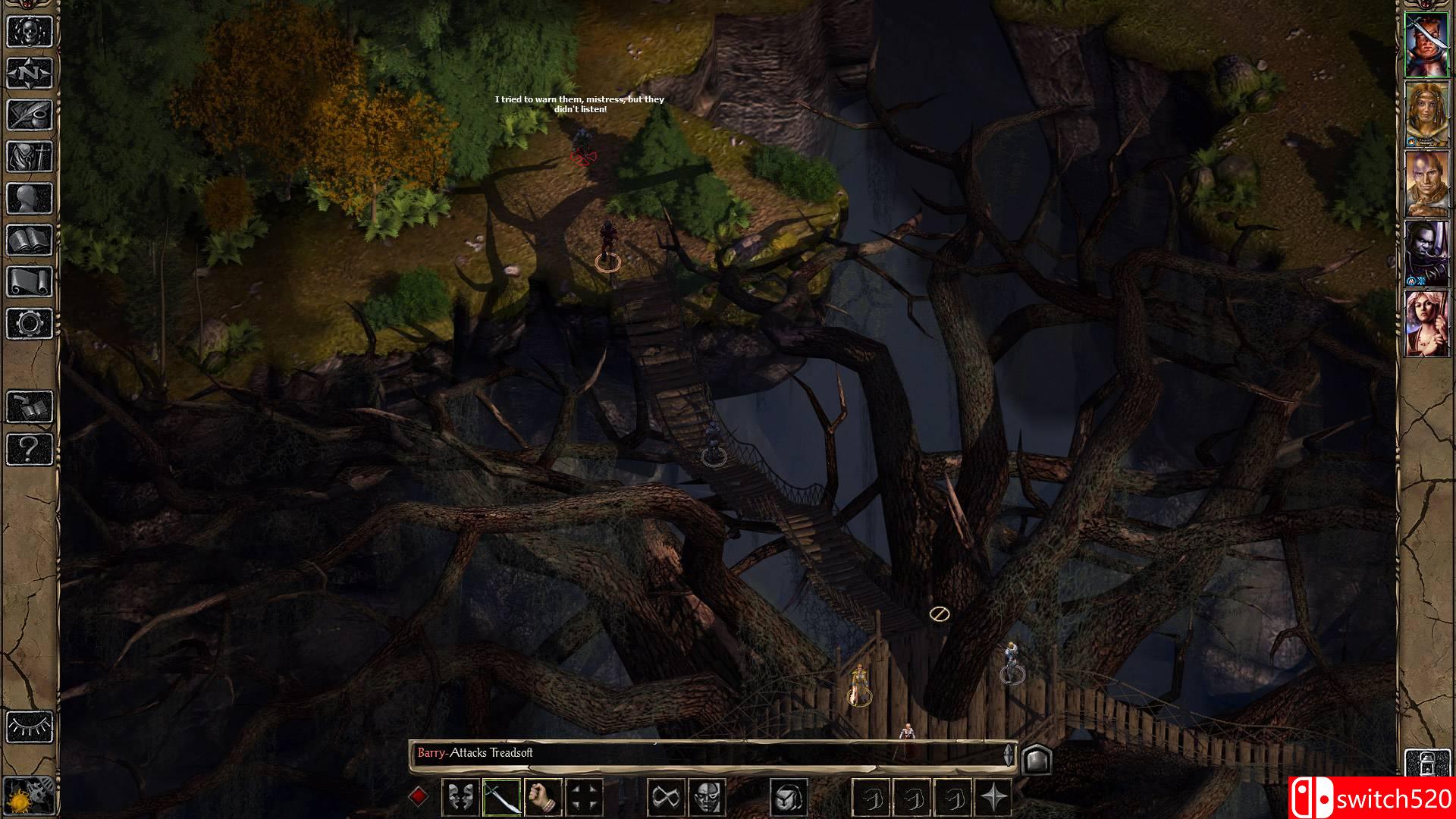
Task: Select the red-bearded warrior portrait
Action: 1426,45
